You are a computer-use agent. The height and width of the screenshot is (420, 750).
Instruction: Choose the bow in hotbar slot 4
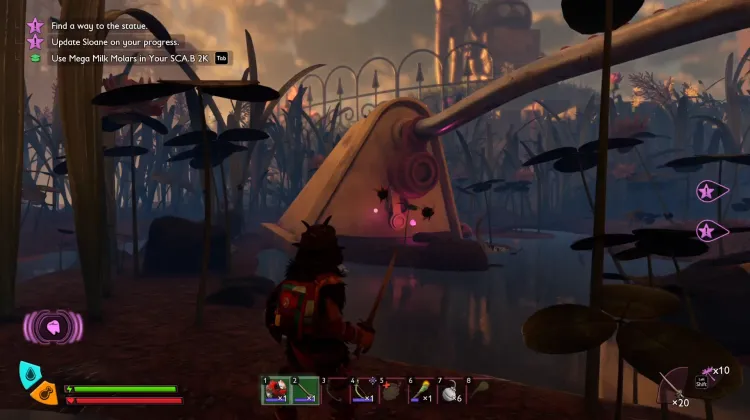(x=363, y=390)
